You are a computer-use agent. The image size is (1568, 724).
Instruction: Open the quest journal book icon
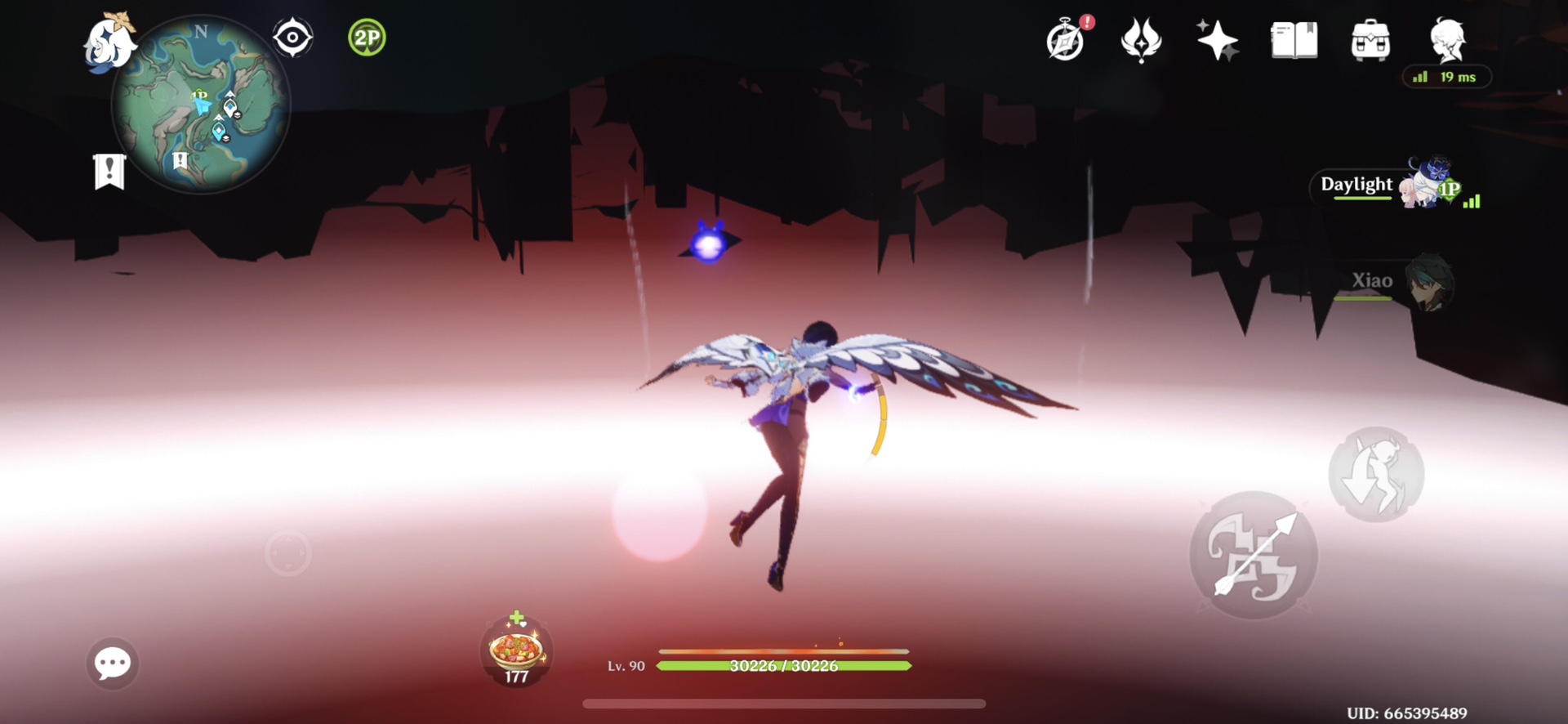click(1293, 38)
